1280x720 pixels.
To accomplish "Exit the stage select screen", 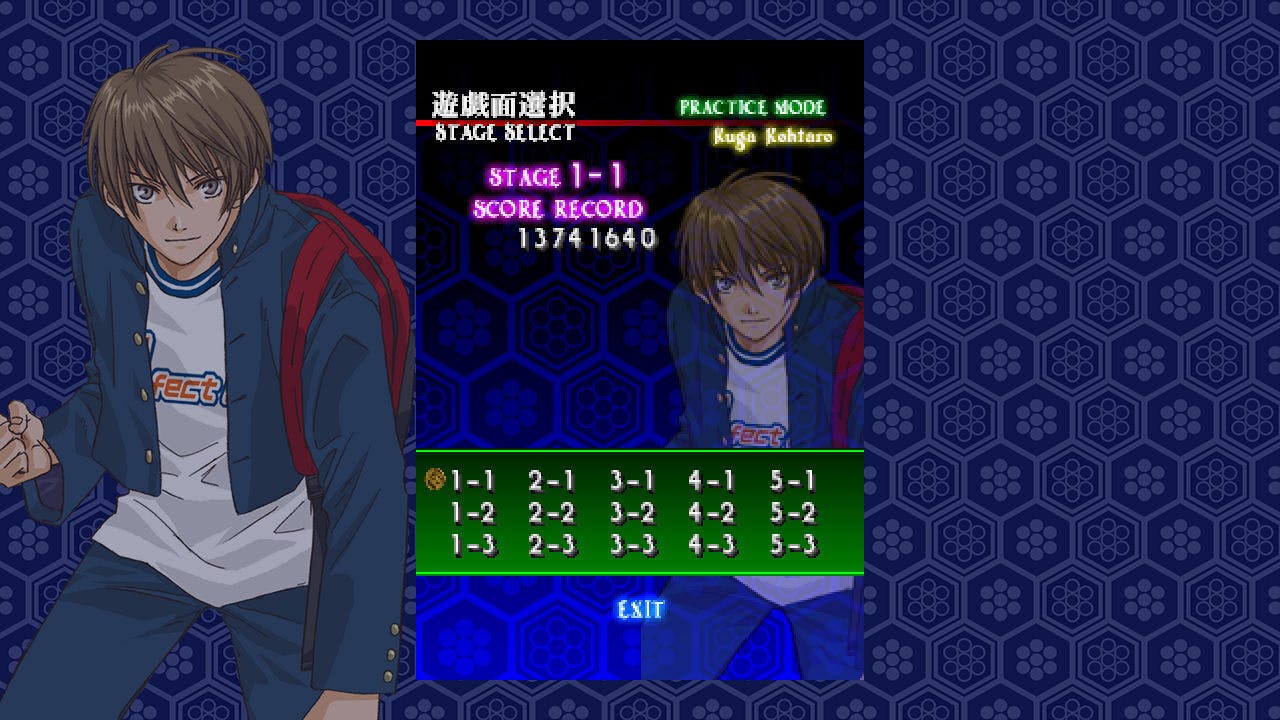I will (640, 609).
